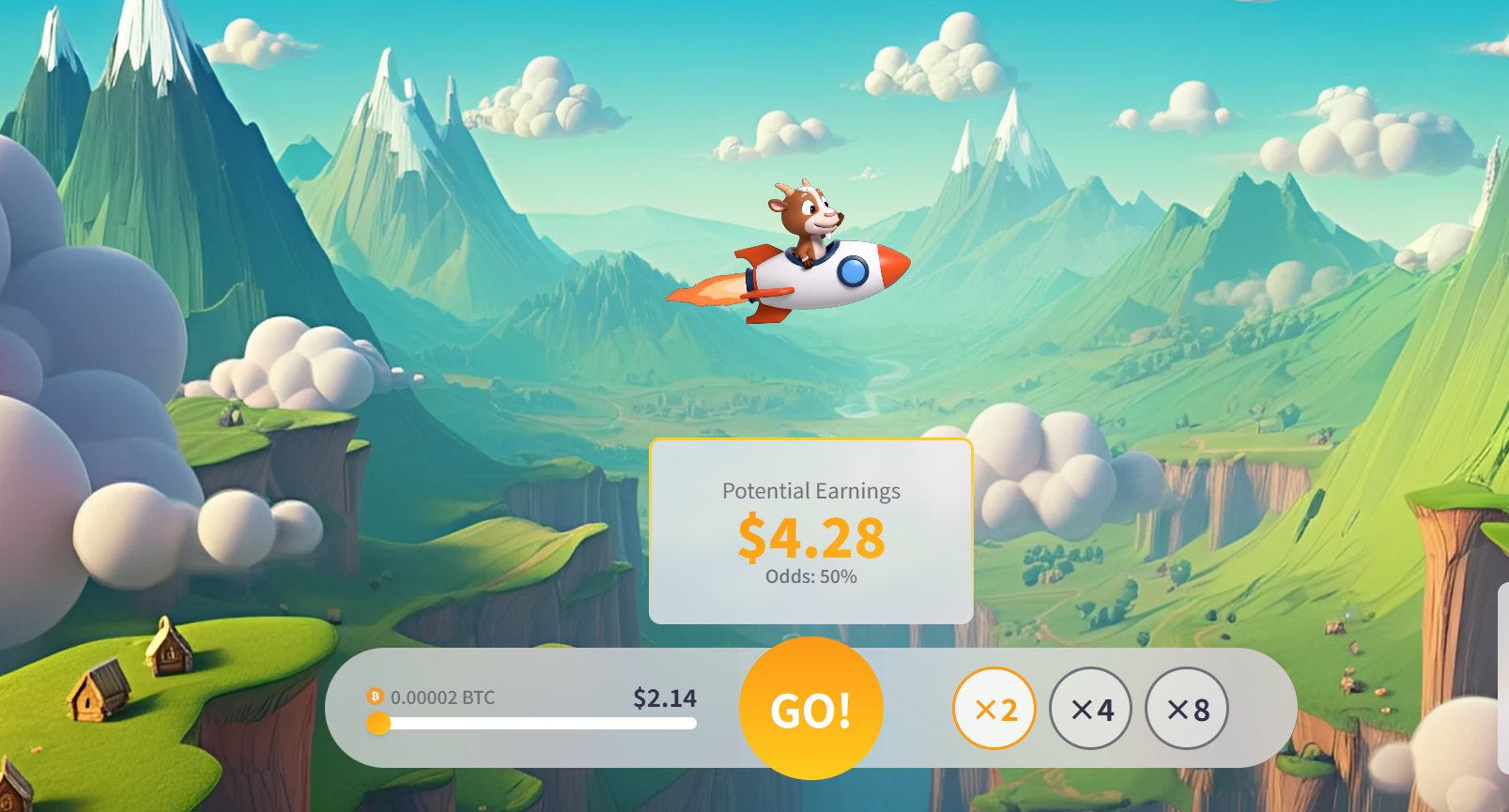1509x812 pixels.
Task: Click the Bitcoin icon beside the bet amount
Action: tap(375, 697)
